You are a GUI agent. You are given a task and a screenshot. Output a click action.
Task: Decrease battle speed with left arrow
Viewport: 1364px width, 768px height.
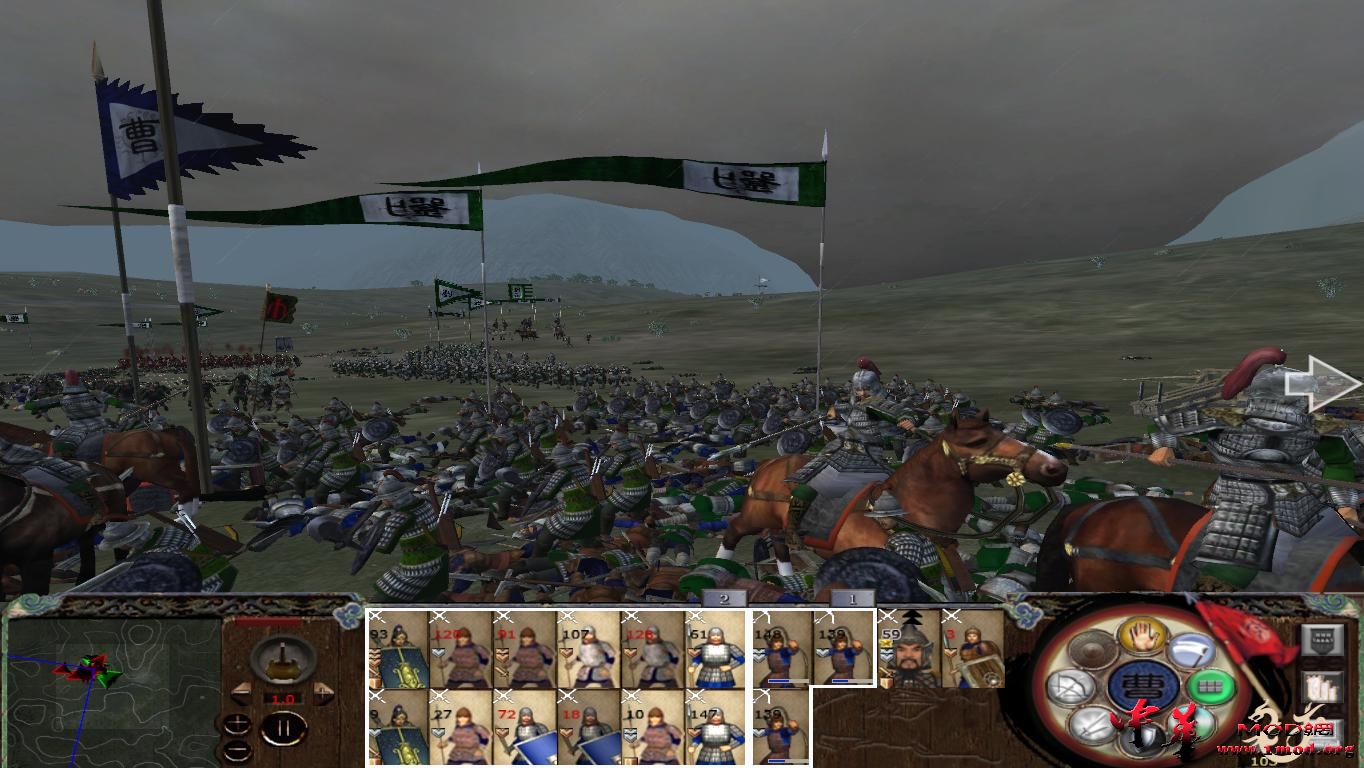click(x=241, y=693)
